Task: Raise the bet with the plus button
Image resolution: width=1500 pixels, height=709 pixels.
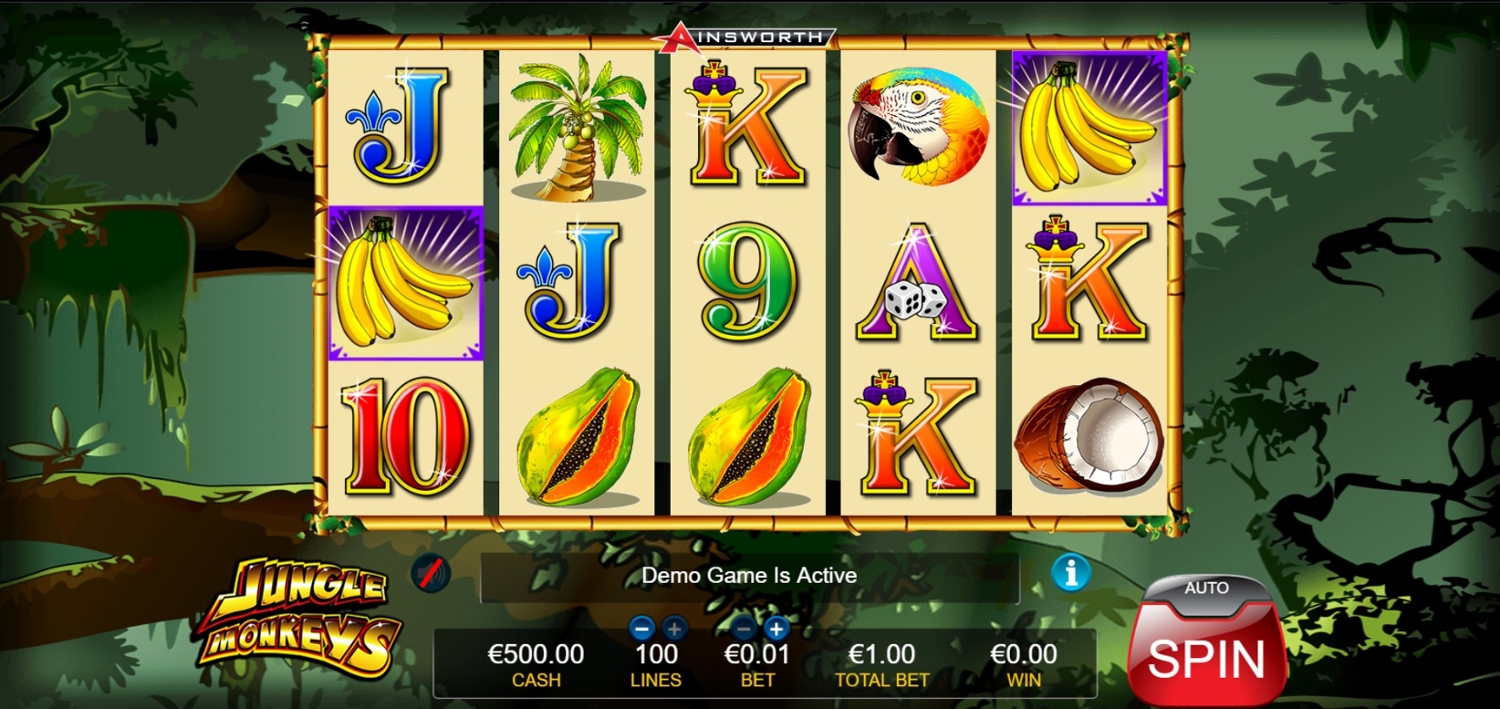Action: click(776, 628)
